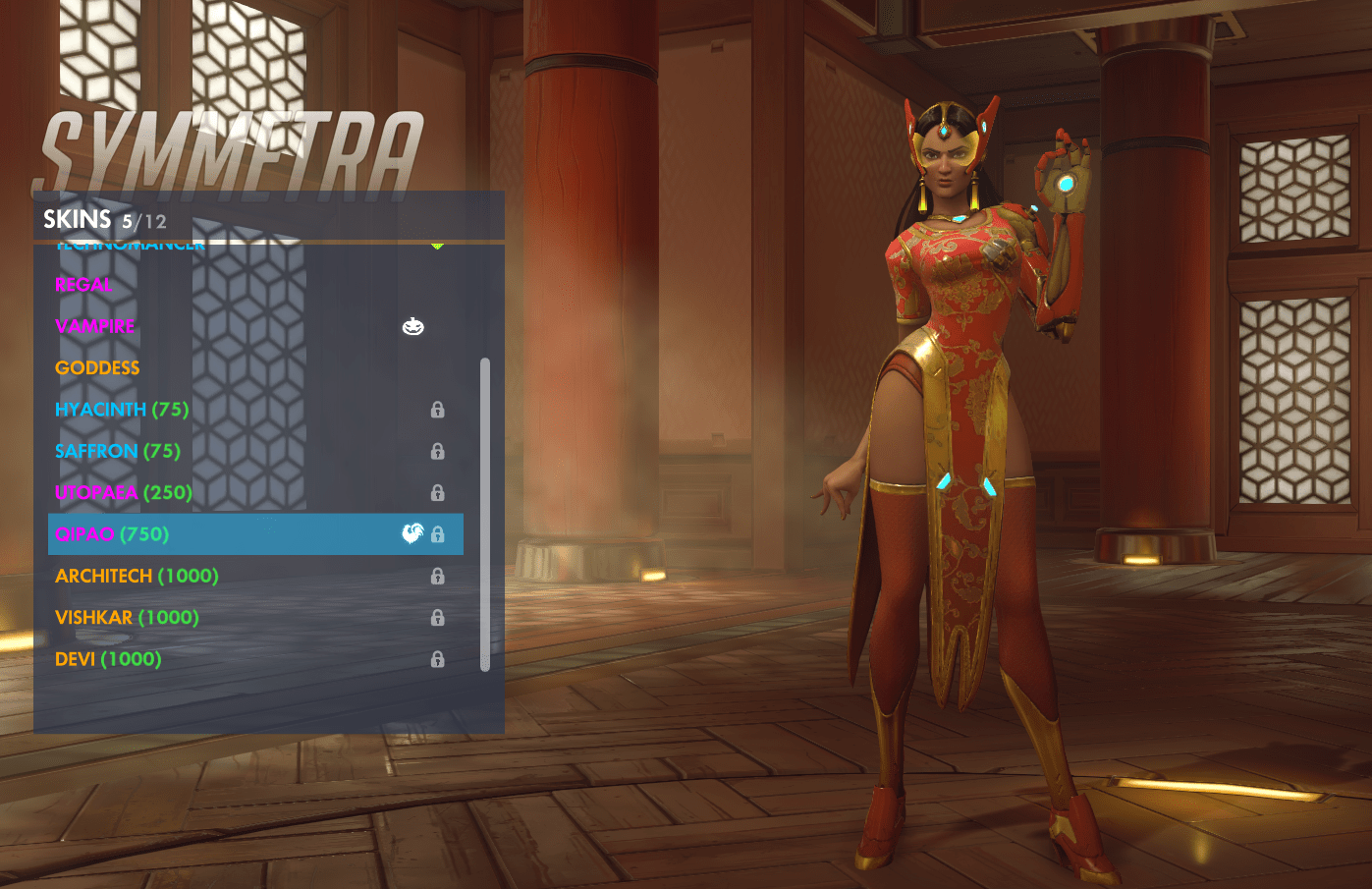Click the rooster event icon on Qipao row

click(x=413, y=533)
